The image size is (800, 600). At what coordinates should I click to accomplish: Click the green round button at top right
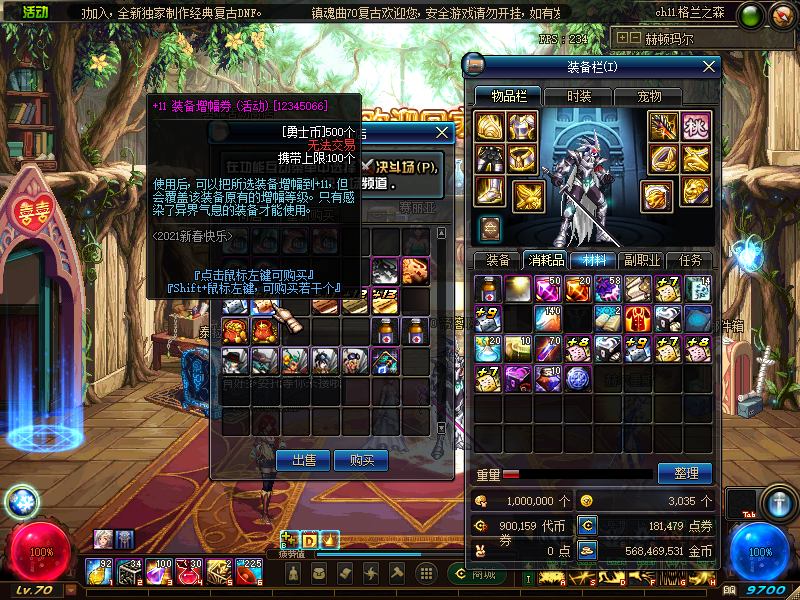click(x=751, y=16)
